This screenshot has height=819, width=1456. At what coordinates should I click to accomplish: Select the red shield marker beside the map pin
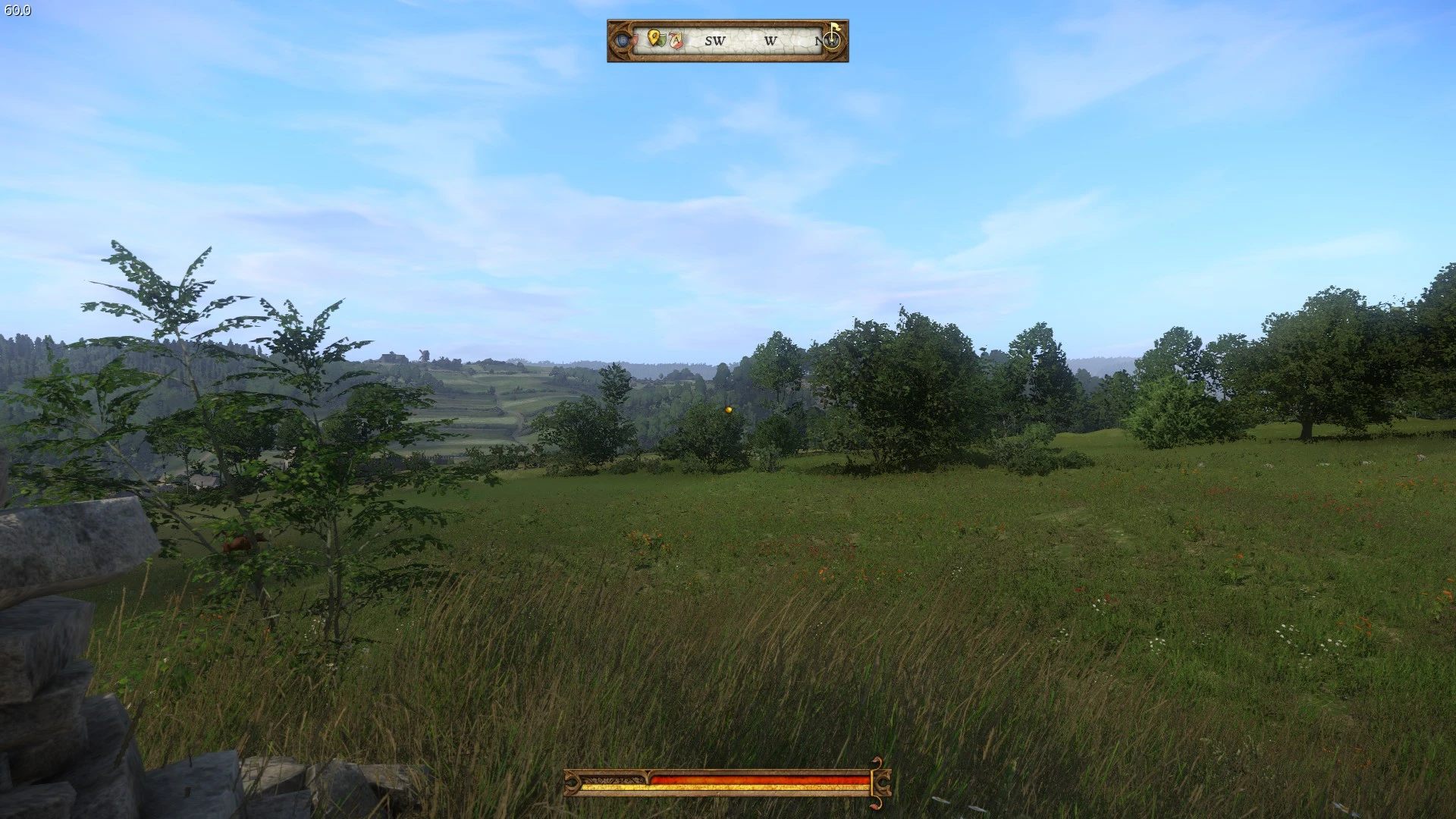[635, 40]
